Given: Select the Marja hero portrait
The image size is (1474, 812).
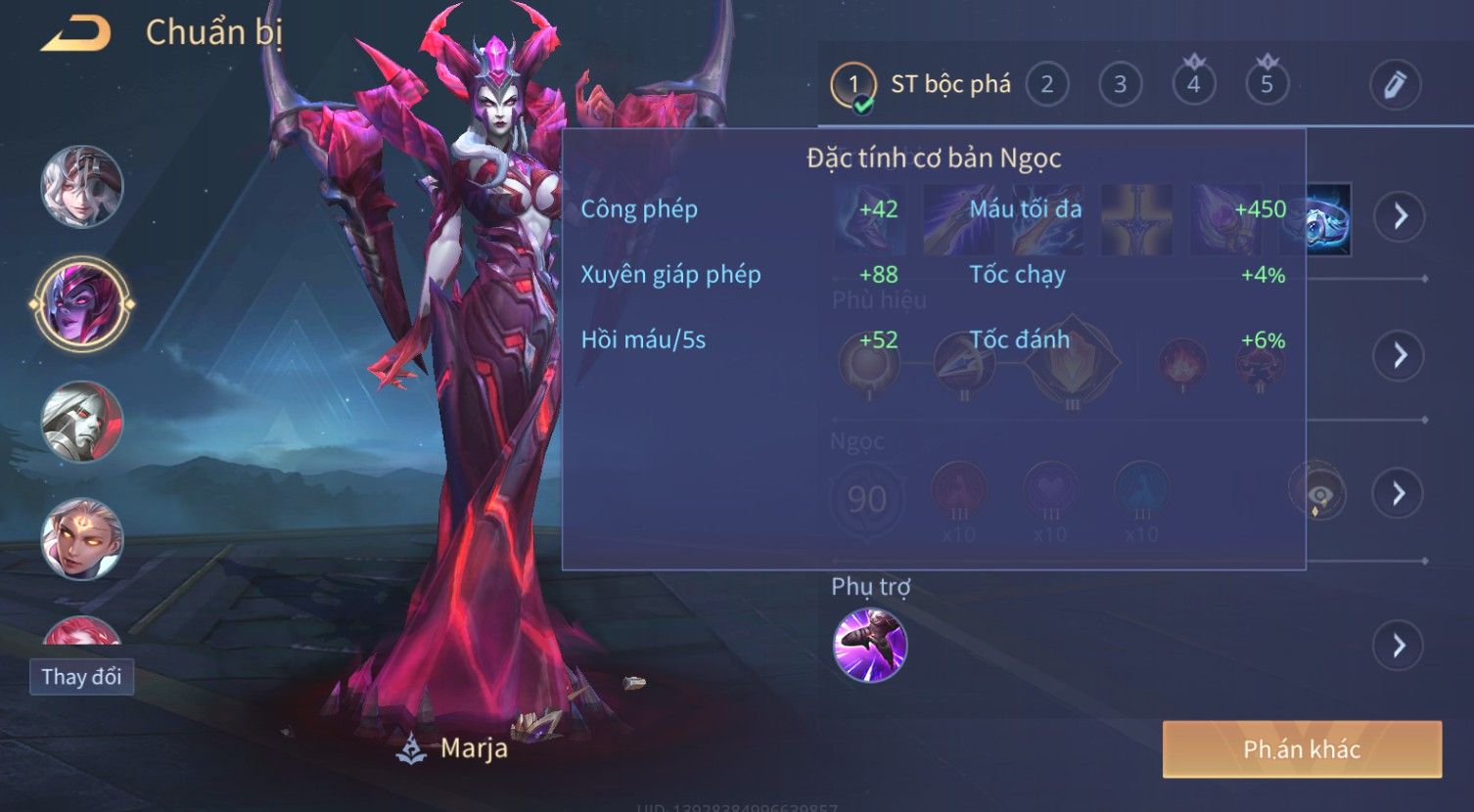Looking at the screenshot, I should pos(82,304).
